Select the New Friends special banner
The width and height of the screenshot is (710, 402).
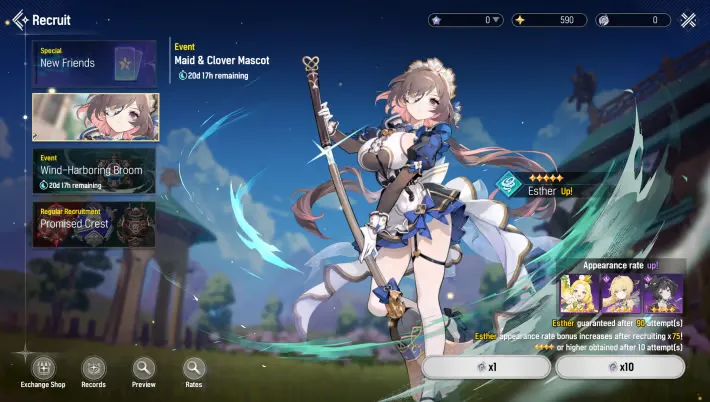pos(94,62)
